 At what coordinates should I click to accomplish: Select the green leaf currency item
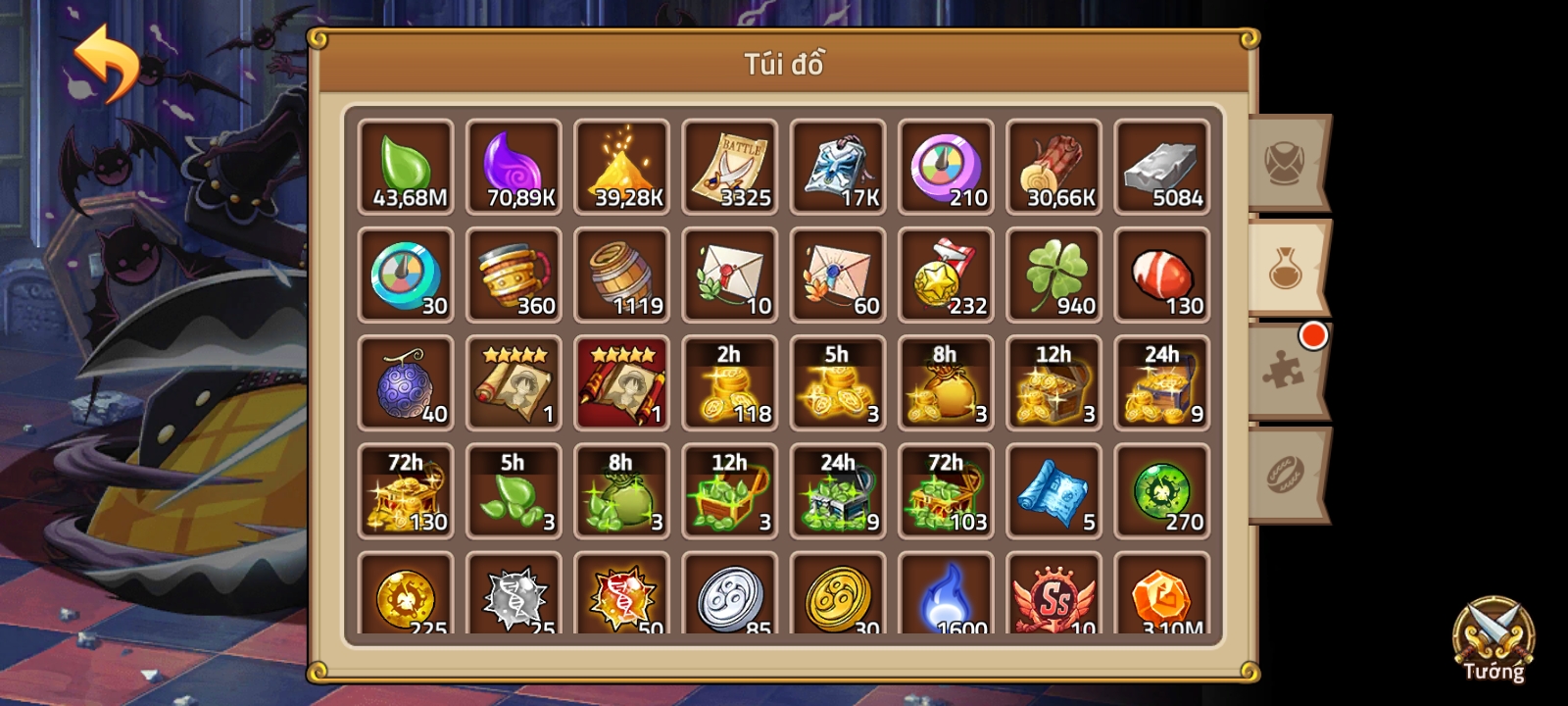(x=406, y=167)
